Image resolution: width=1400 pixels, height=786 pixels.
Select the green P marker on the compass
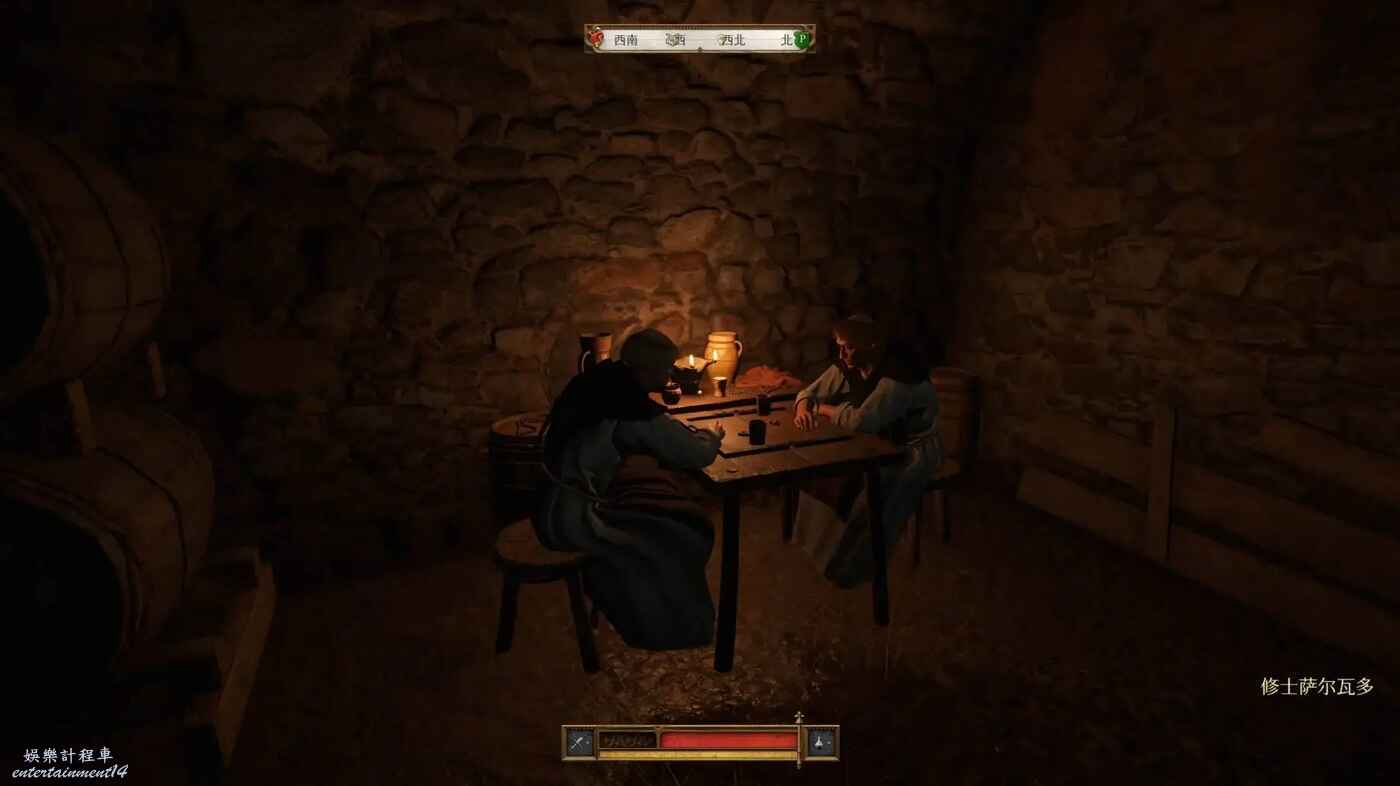click(802, 40)
